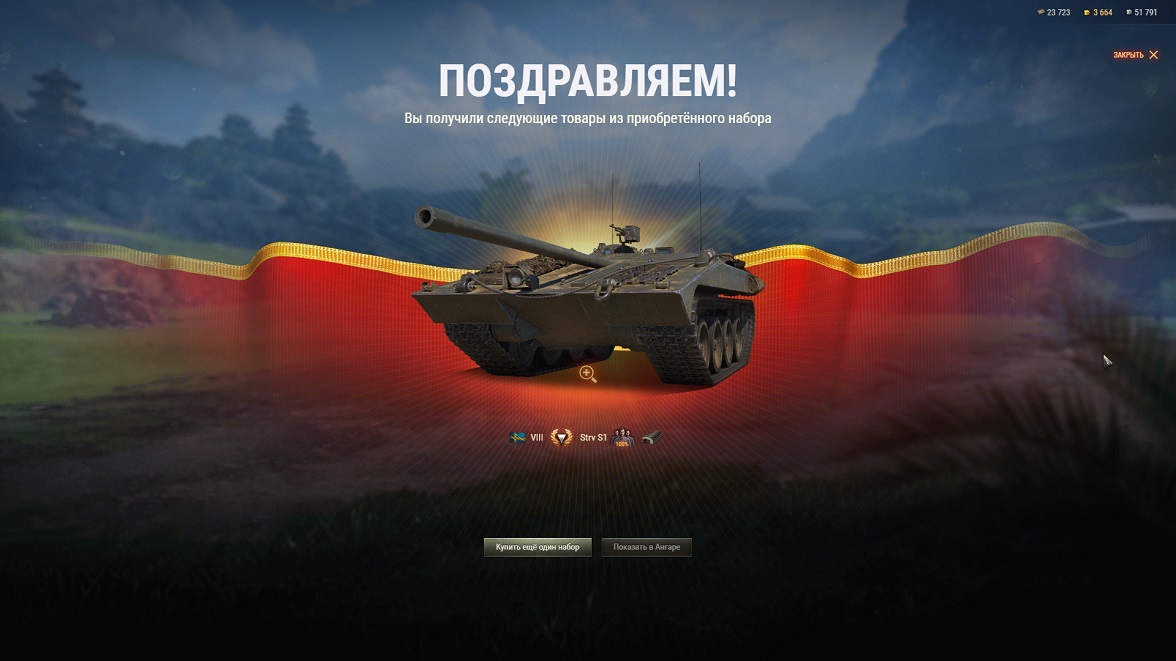Select the 100% crew reward icon
Image resolution: width=1176 pixels, height=661 pixels.
pyautogui.click(x=622, y=437)
